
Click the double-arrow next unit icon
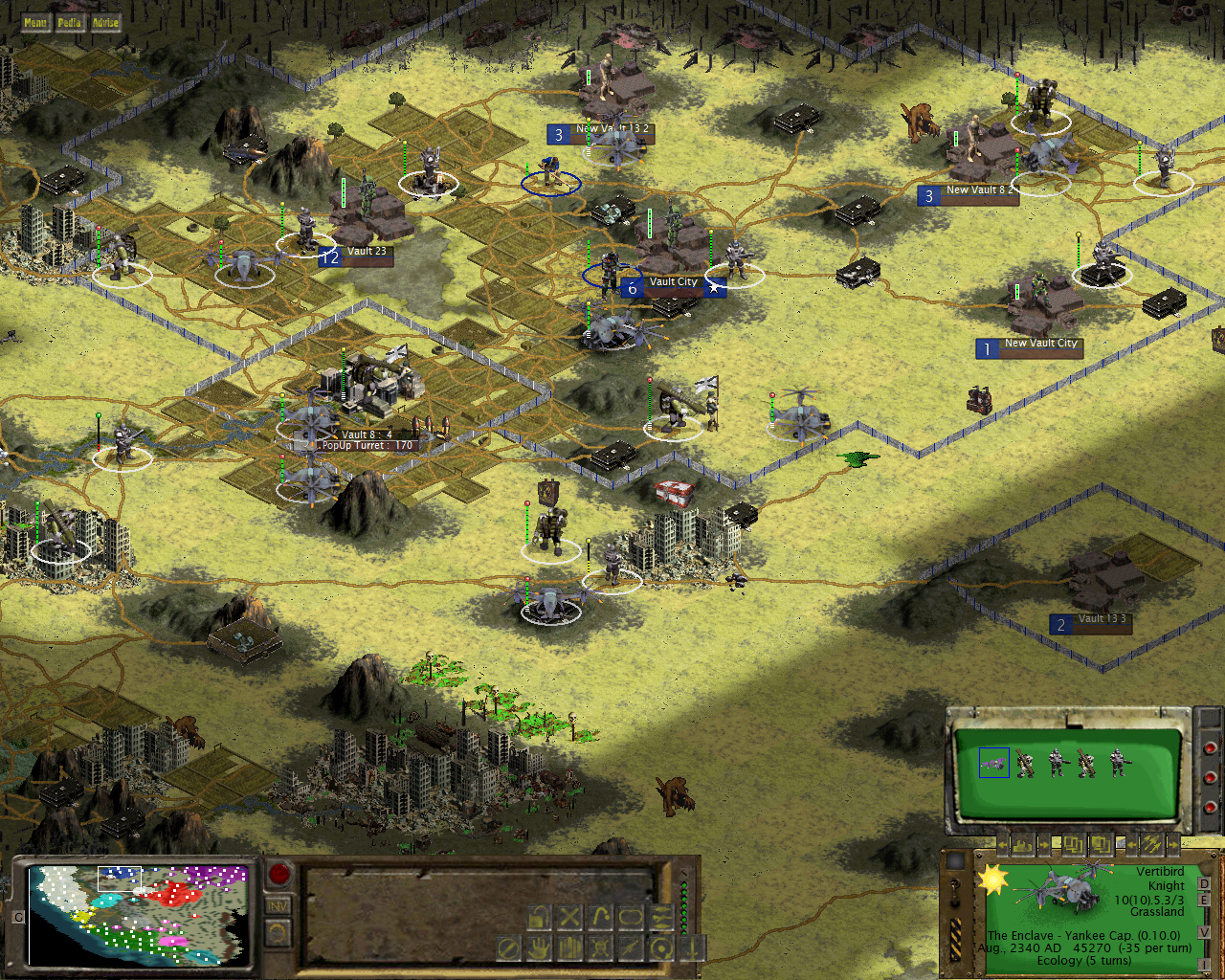coord(661,917)
